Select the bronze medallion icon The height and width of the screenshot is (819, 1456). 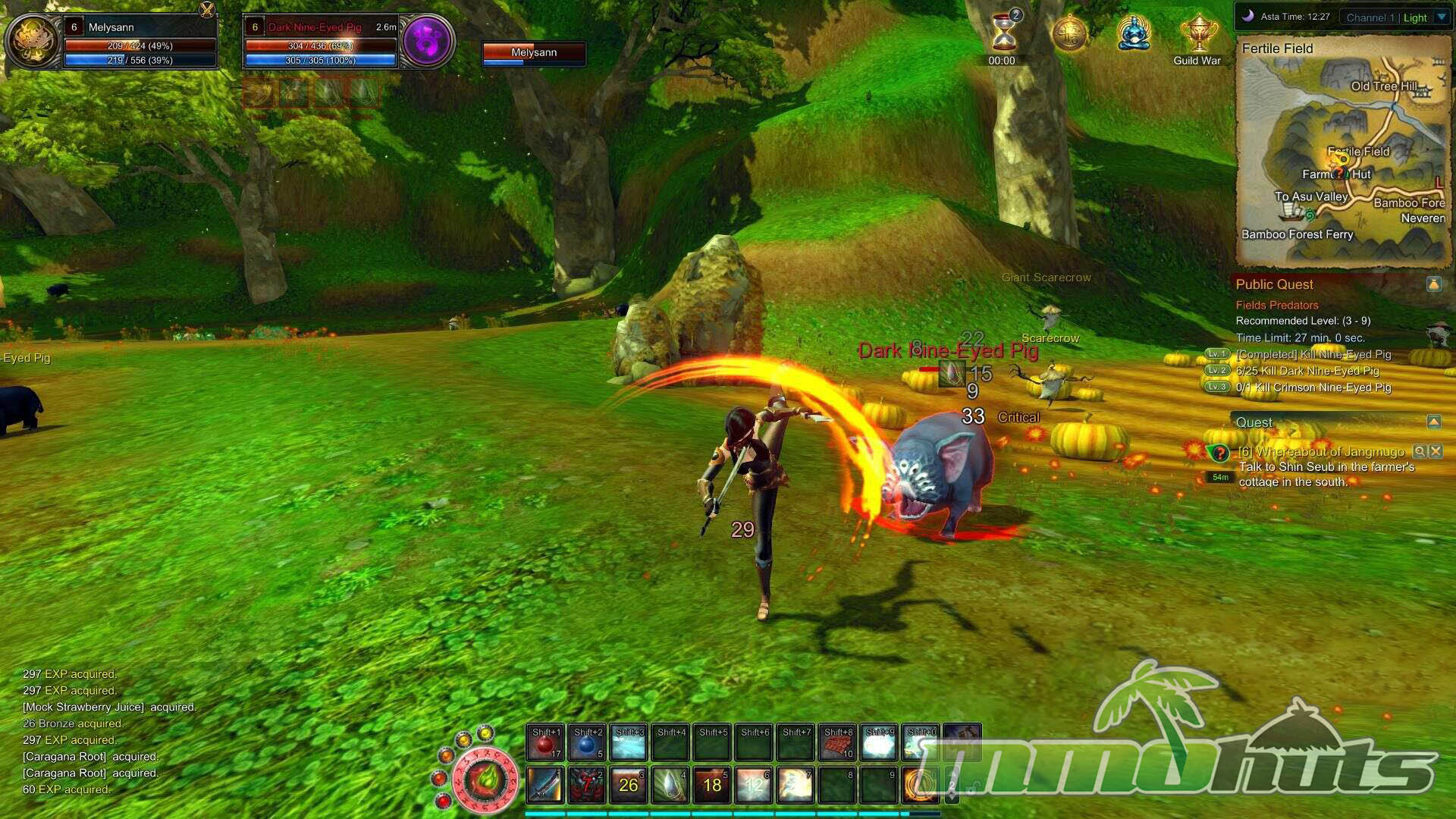click(1069, 34)
